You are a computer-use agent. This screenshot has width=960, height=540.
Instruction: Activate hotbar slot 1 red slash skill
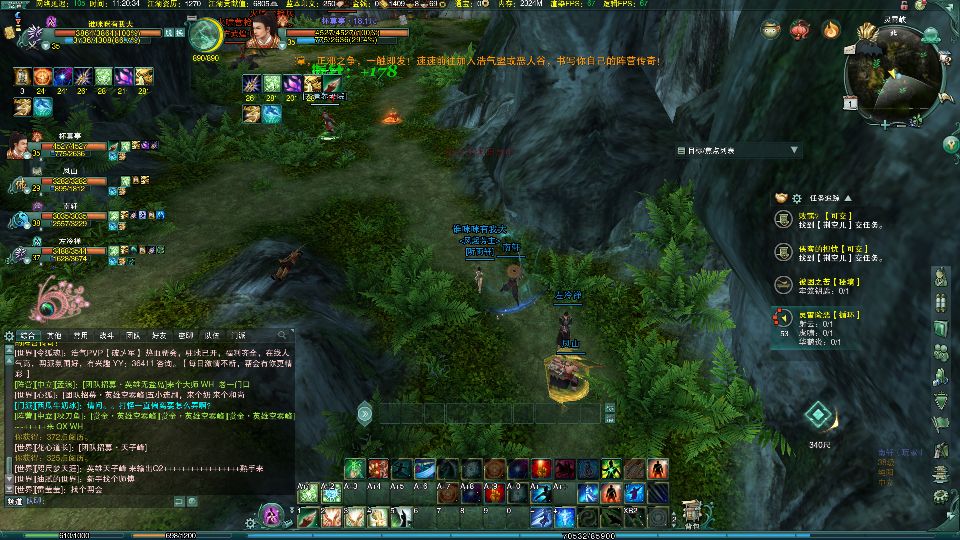[307, 517]
